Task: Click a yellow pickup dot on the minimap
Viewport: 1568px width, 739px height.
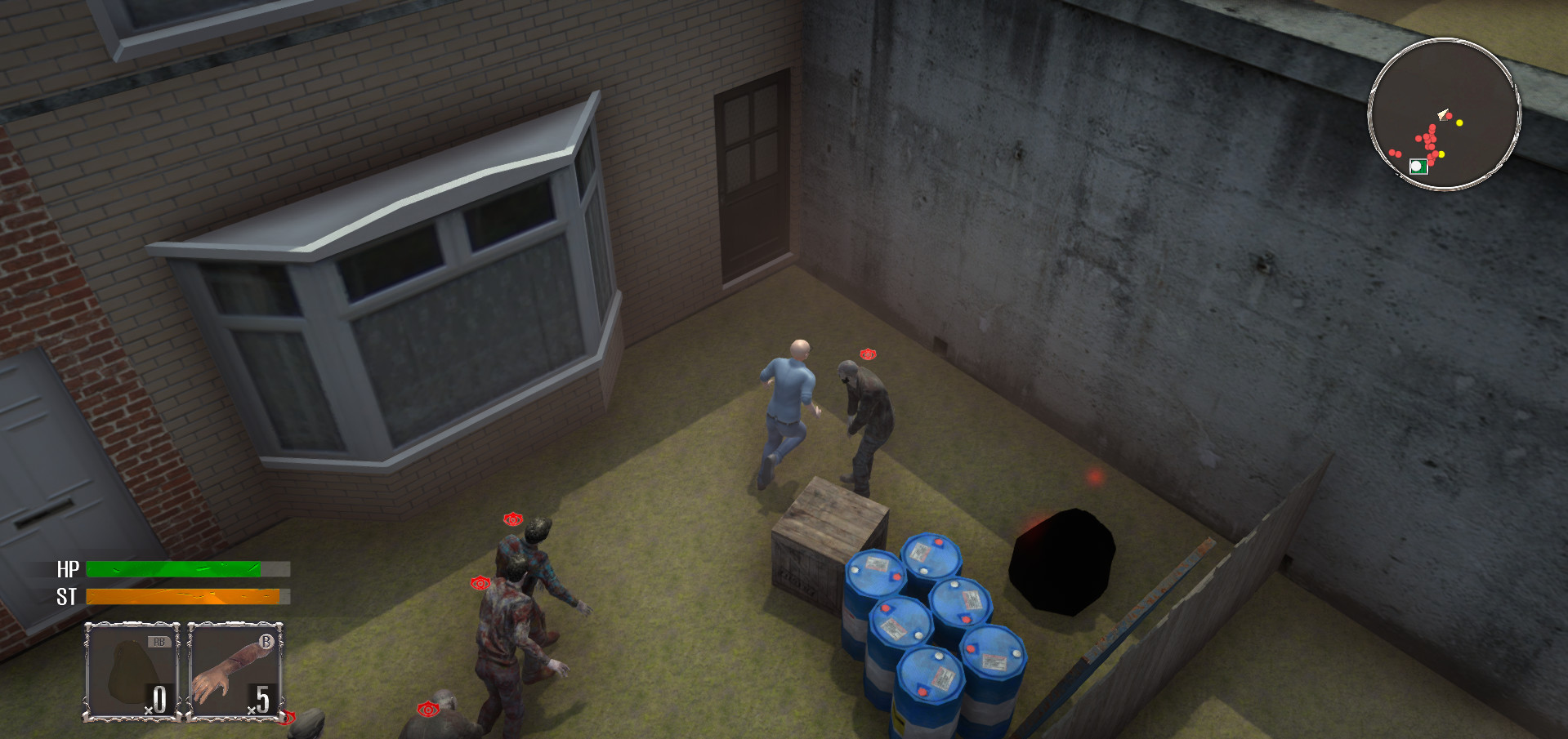Action: [1459, 122]
